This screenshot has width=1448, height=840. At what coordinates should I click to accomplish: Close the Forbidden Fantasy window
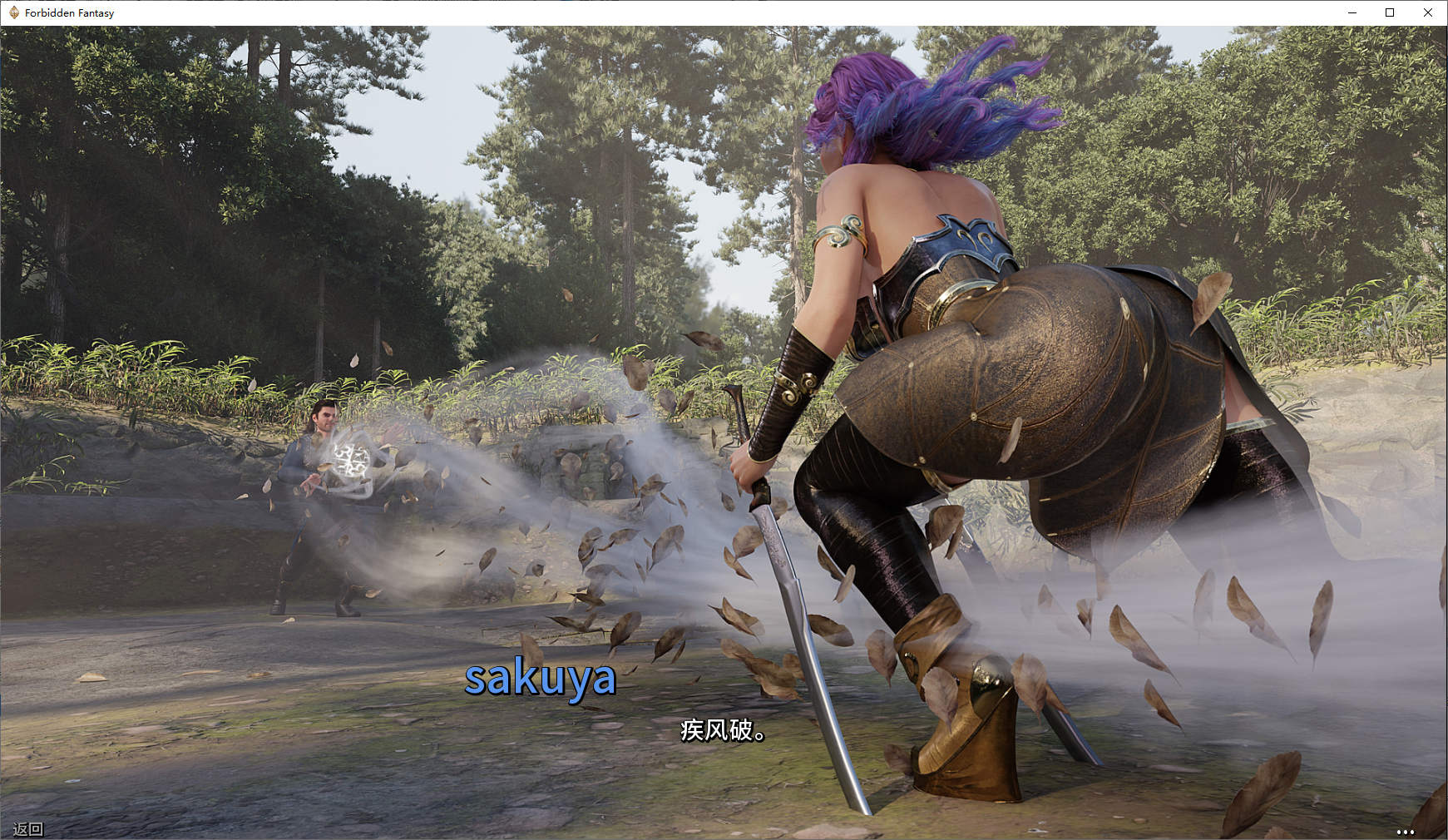1428,12
